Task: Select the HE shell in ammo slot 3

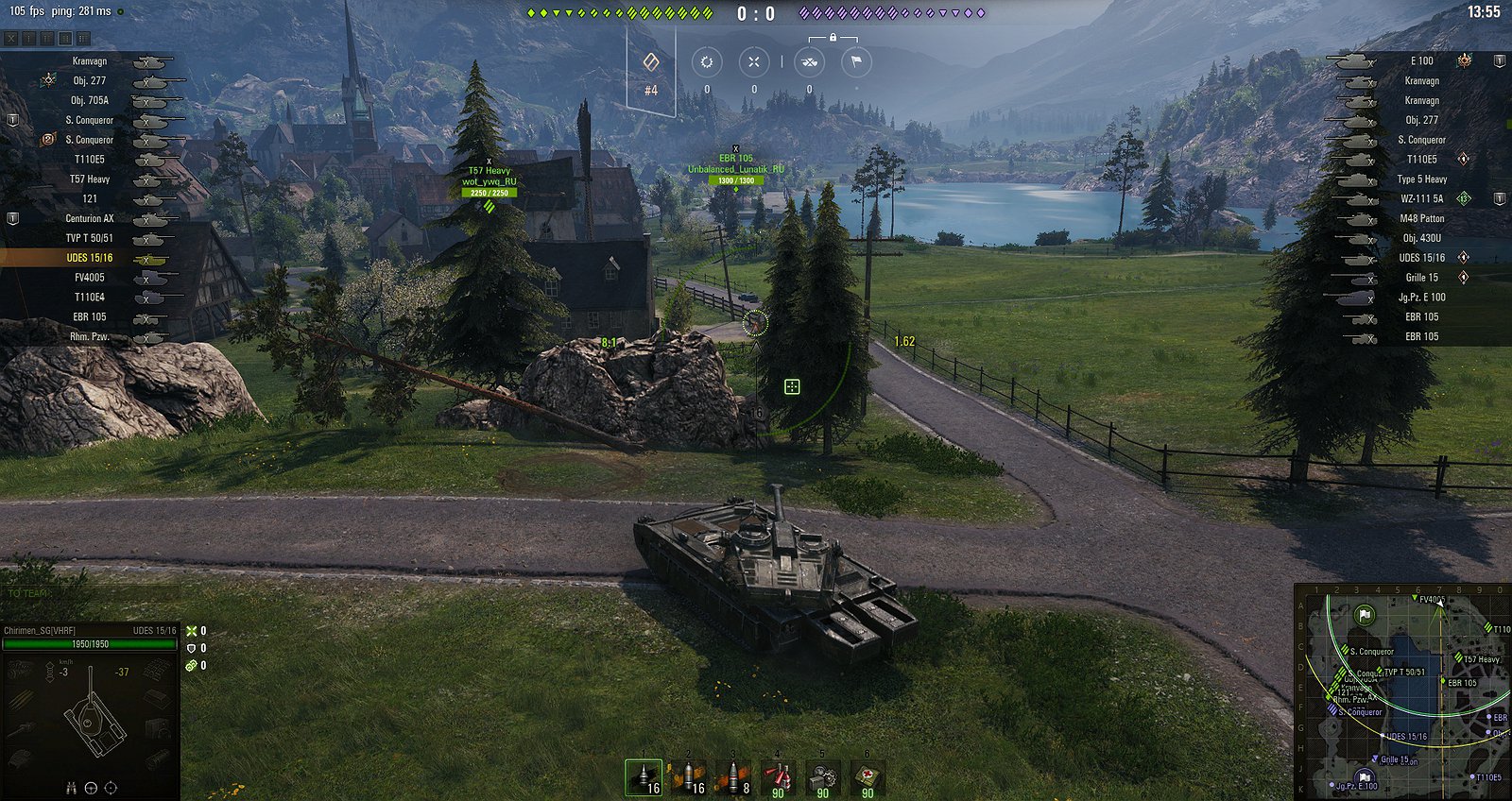Action: coord(732,776)
